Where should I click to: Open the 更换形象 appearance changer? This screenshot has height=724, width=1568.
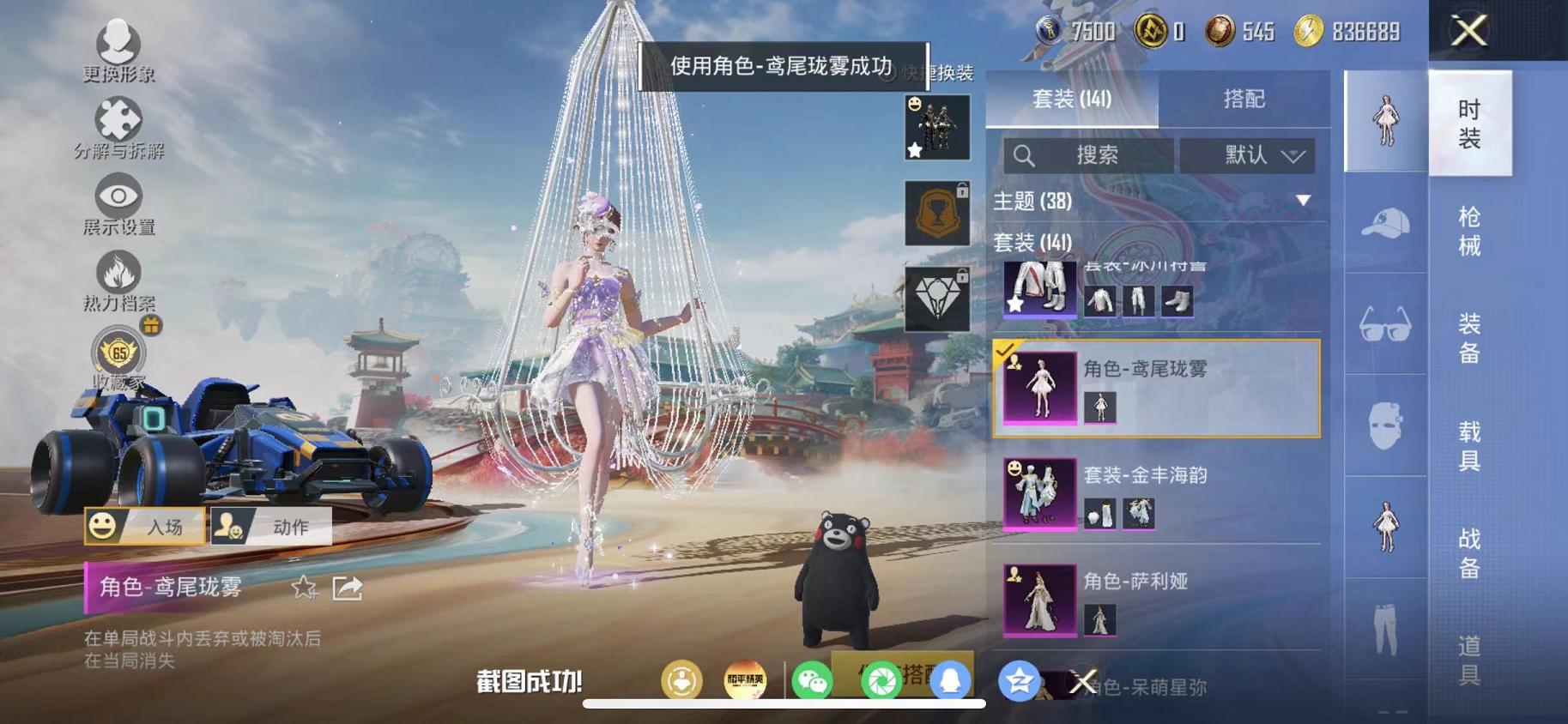pyautogui.click(x=118, y=47)
